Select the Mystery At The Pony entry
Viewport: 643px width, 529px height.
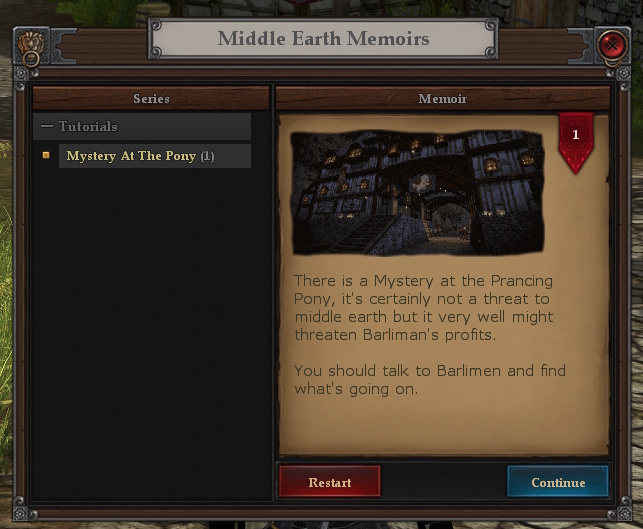click(x=140, y=156)
